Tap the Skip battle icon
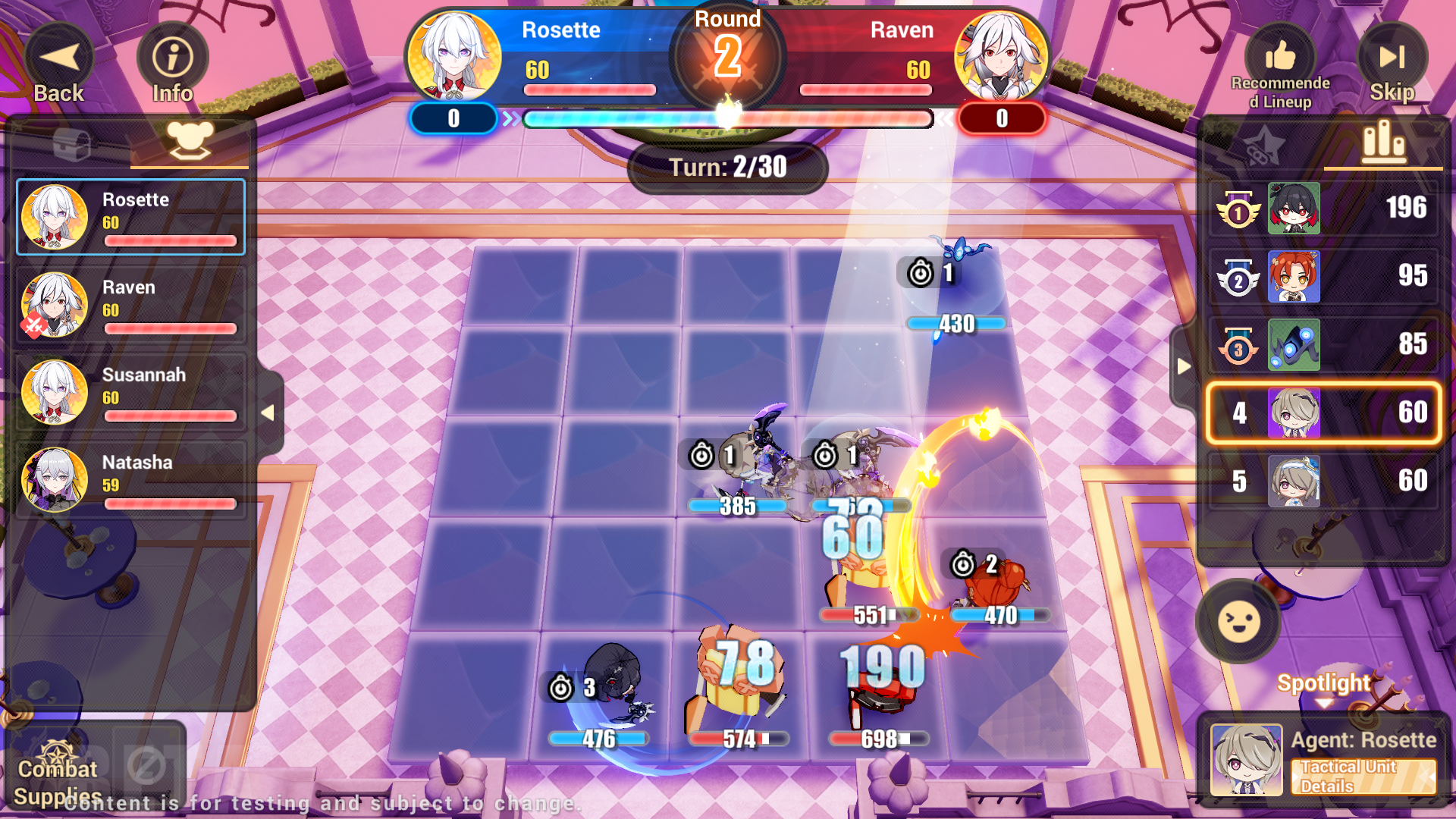The width and height of the screenshot is (1456, 819). (1394, 55)
